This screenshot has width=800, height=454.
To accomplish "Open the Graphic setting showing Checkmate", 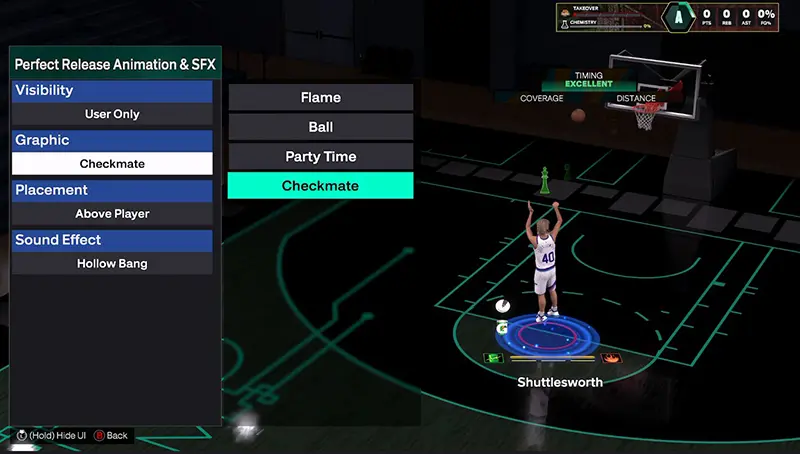I will (112, 164).
